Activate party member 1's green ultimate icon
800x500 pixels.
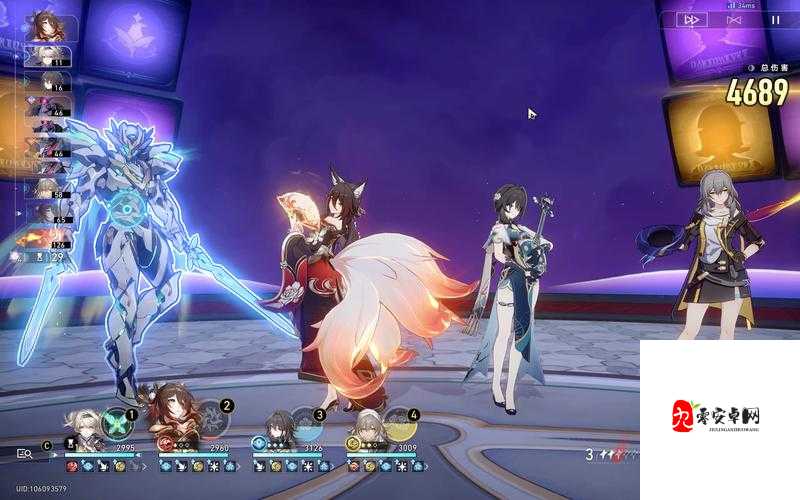116,420
